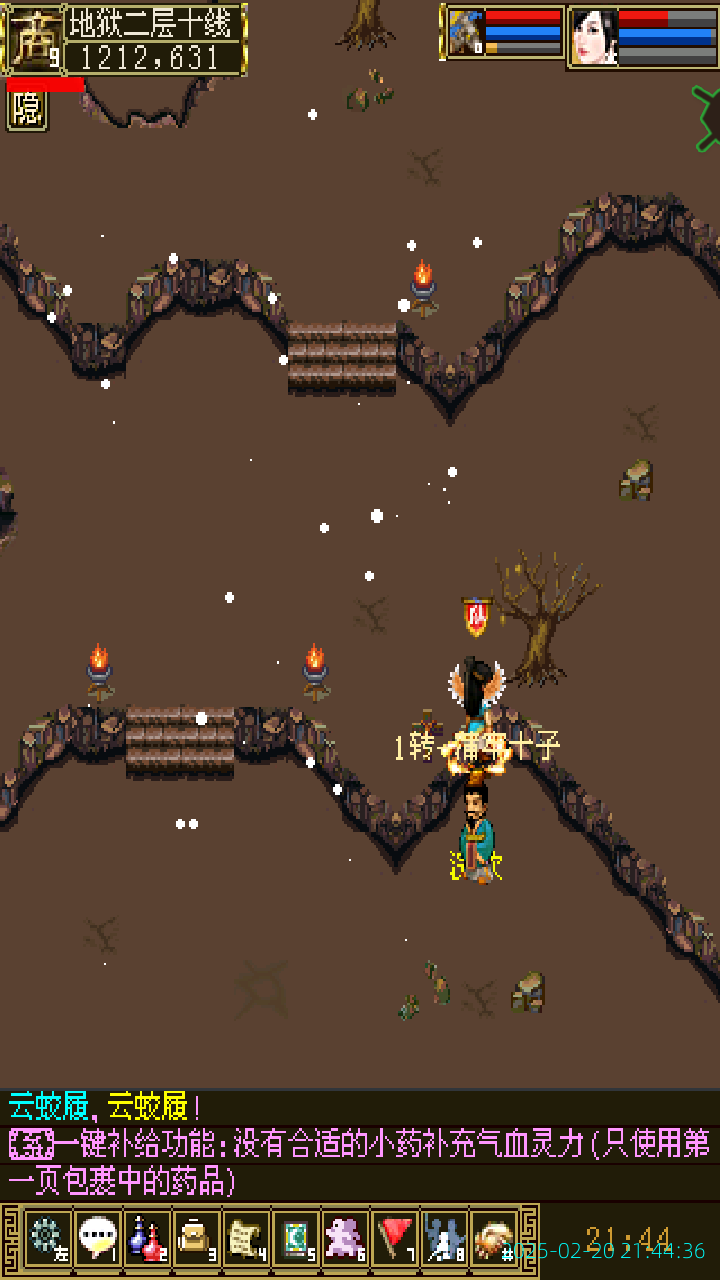Open chat via the speech bubble icon
The width and height of the screenshot is (720, 1280).
point(97,1237)
